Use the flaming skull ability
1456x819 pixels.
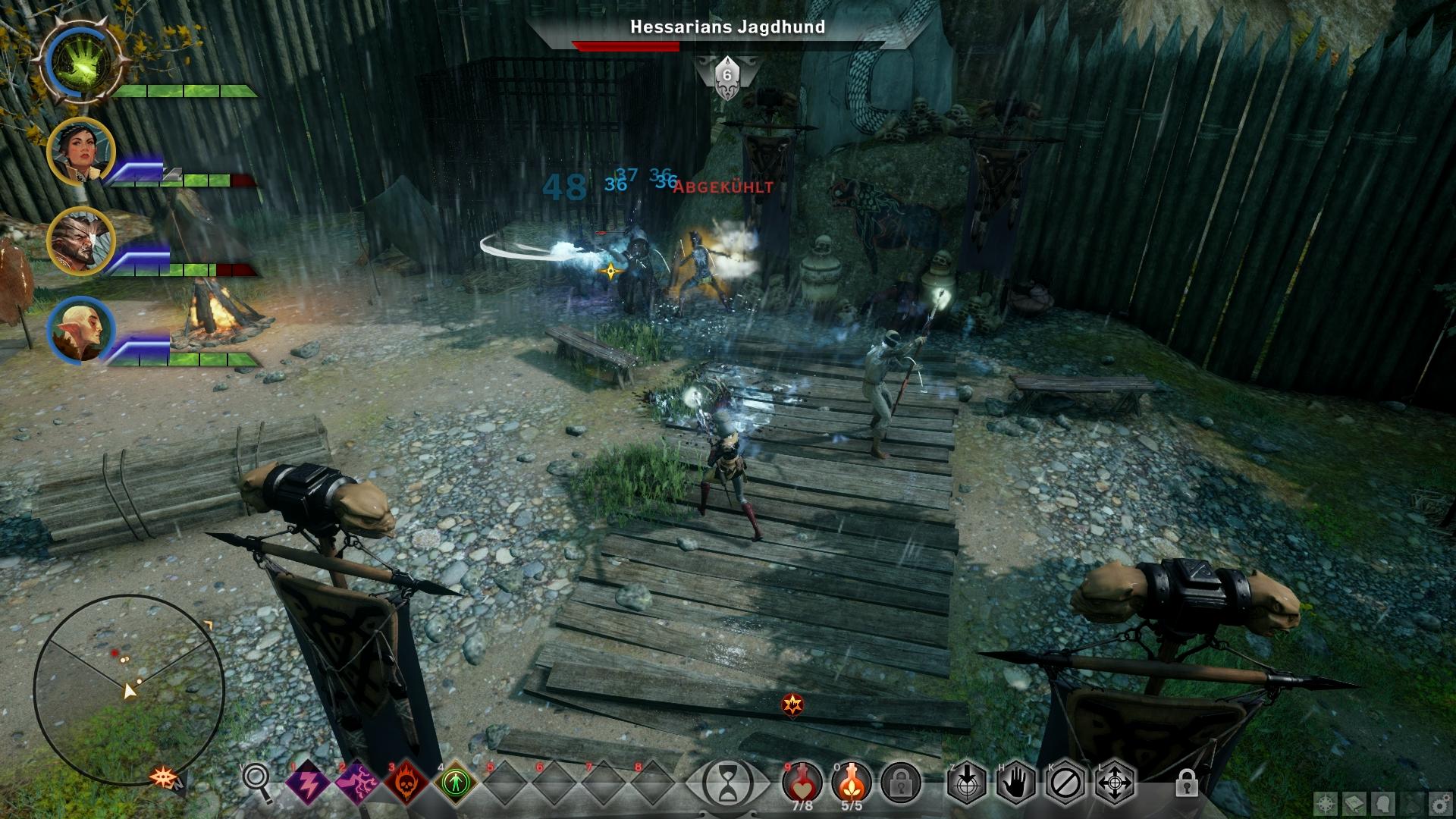click(407, 781)
